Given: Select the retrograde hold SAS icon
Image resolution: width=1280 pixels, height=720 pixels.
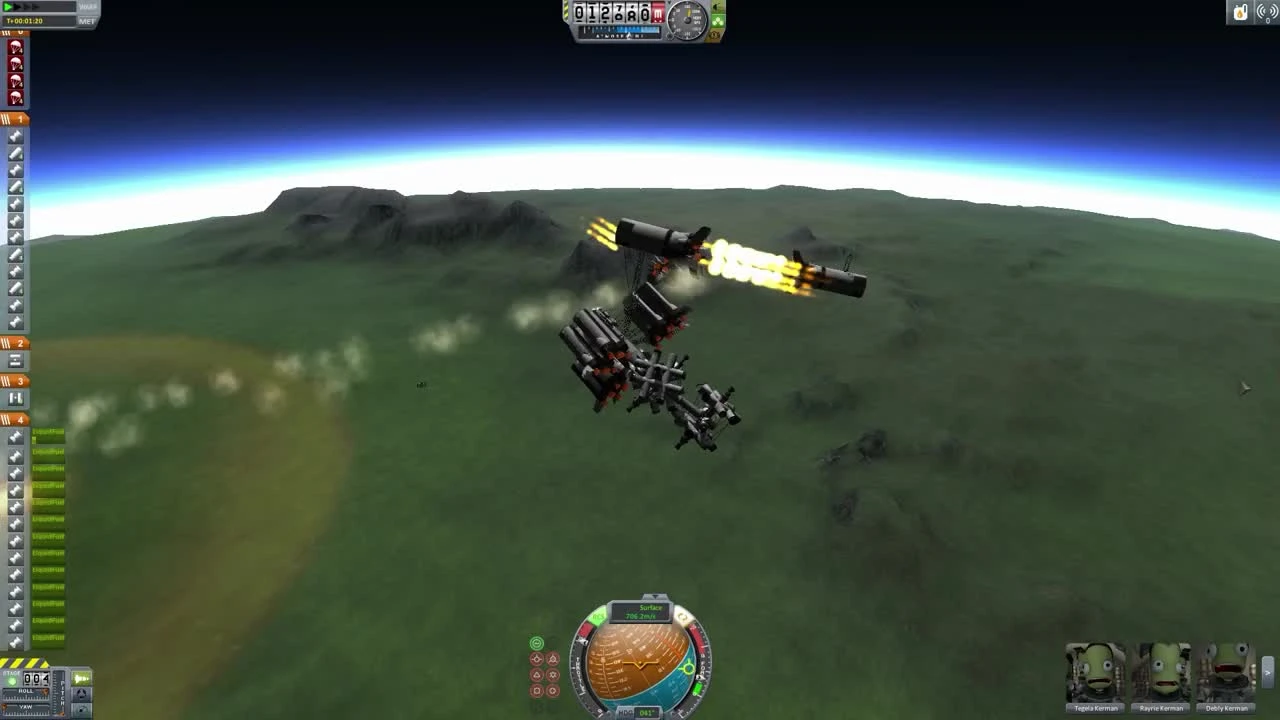Looking at the screenshot, I should tap(553, 658).
